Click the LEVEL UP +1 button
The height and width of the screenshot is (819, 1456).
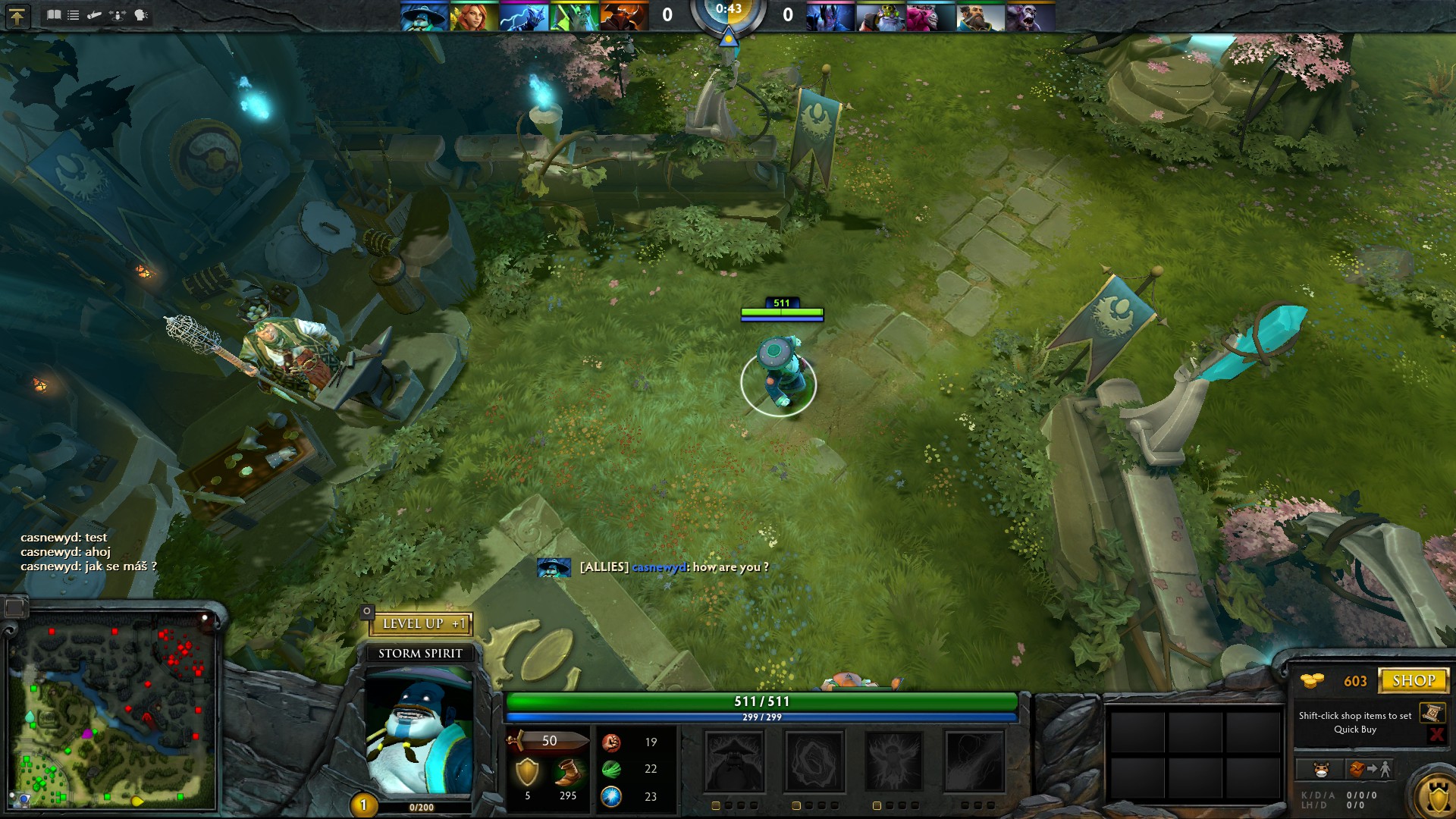422,624
